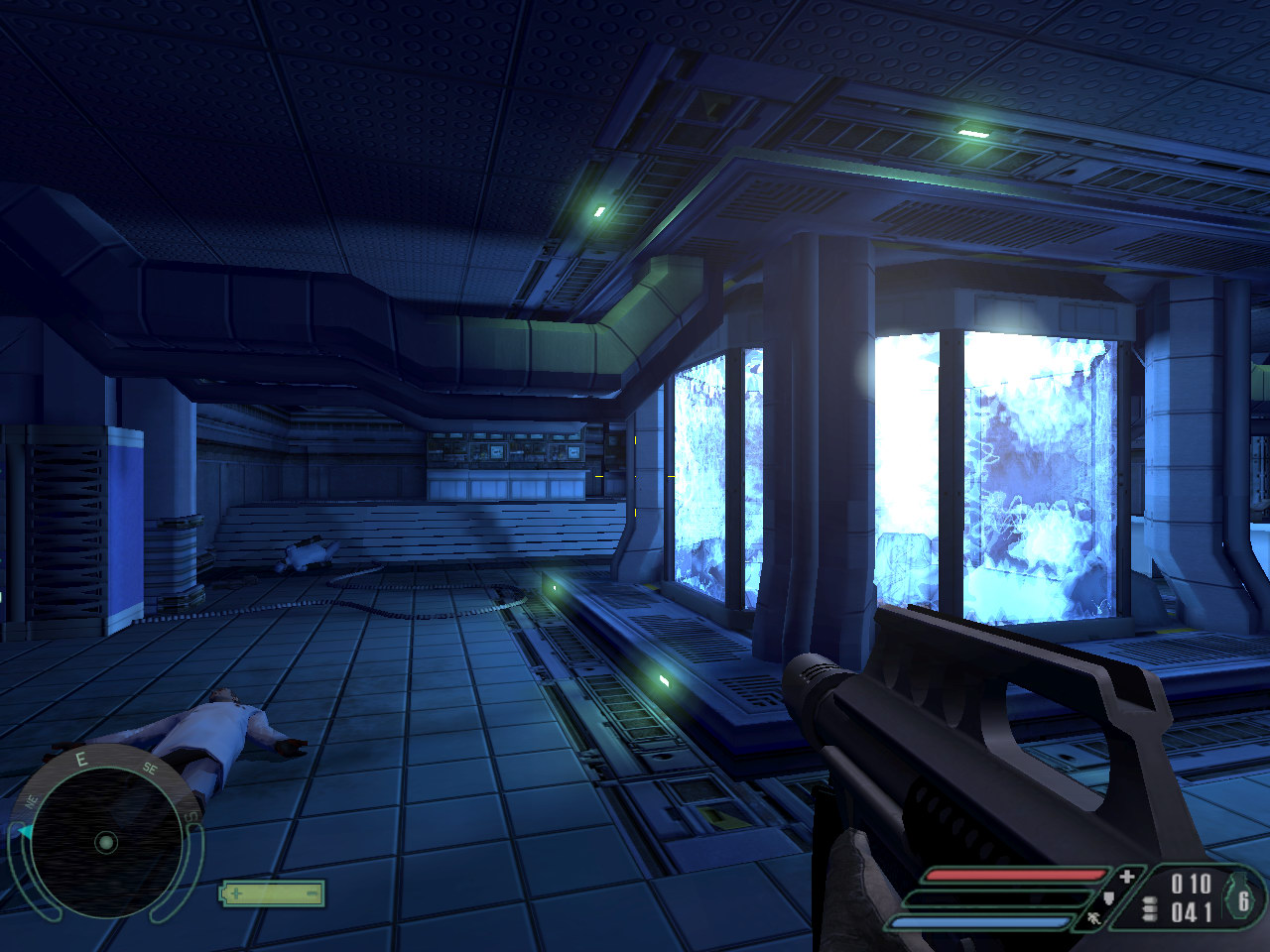This screenshot has width=1270, height=952.
Task: Click the armor shield icon
Action: pos(1109,898)
